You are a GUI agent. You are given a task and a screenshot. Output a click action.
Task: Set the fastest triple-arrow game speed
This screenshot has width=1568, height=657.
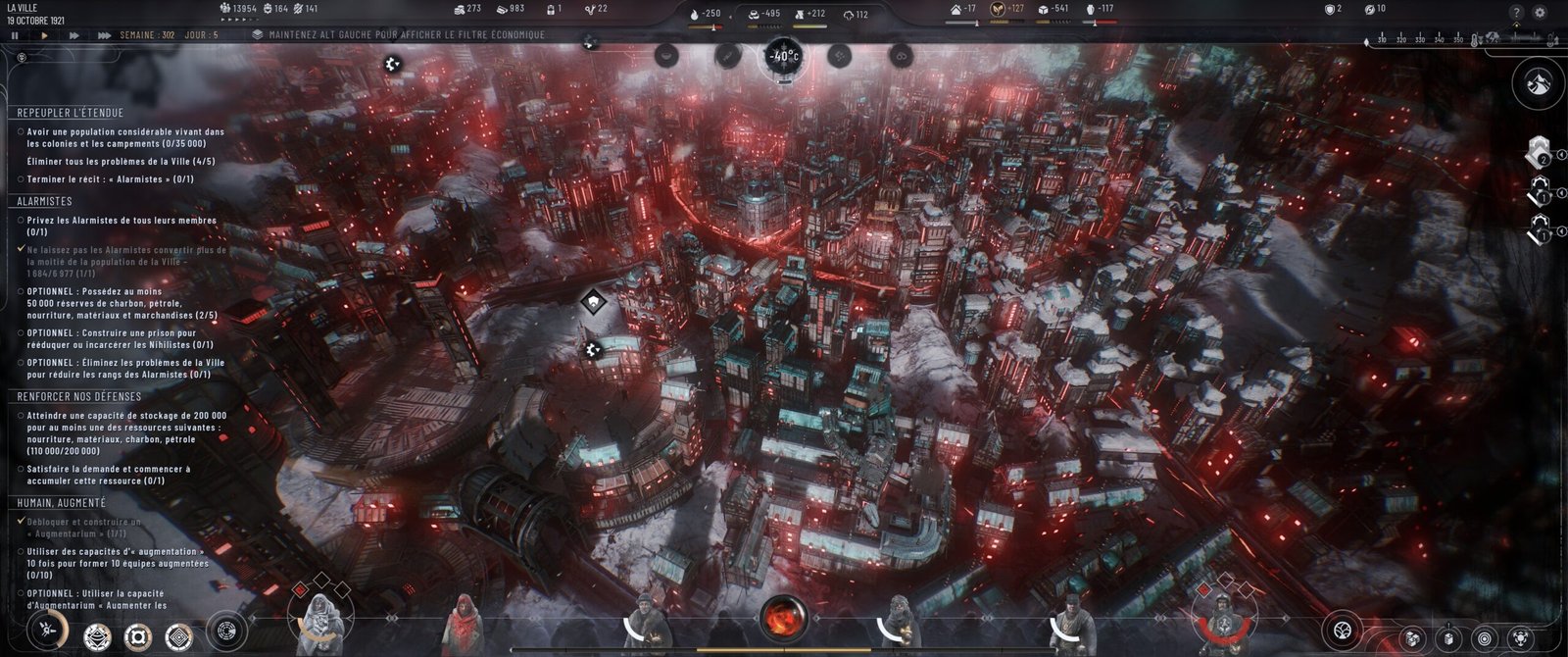pyautogui.click(x=104, y=35)
